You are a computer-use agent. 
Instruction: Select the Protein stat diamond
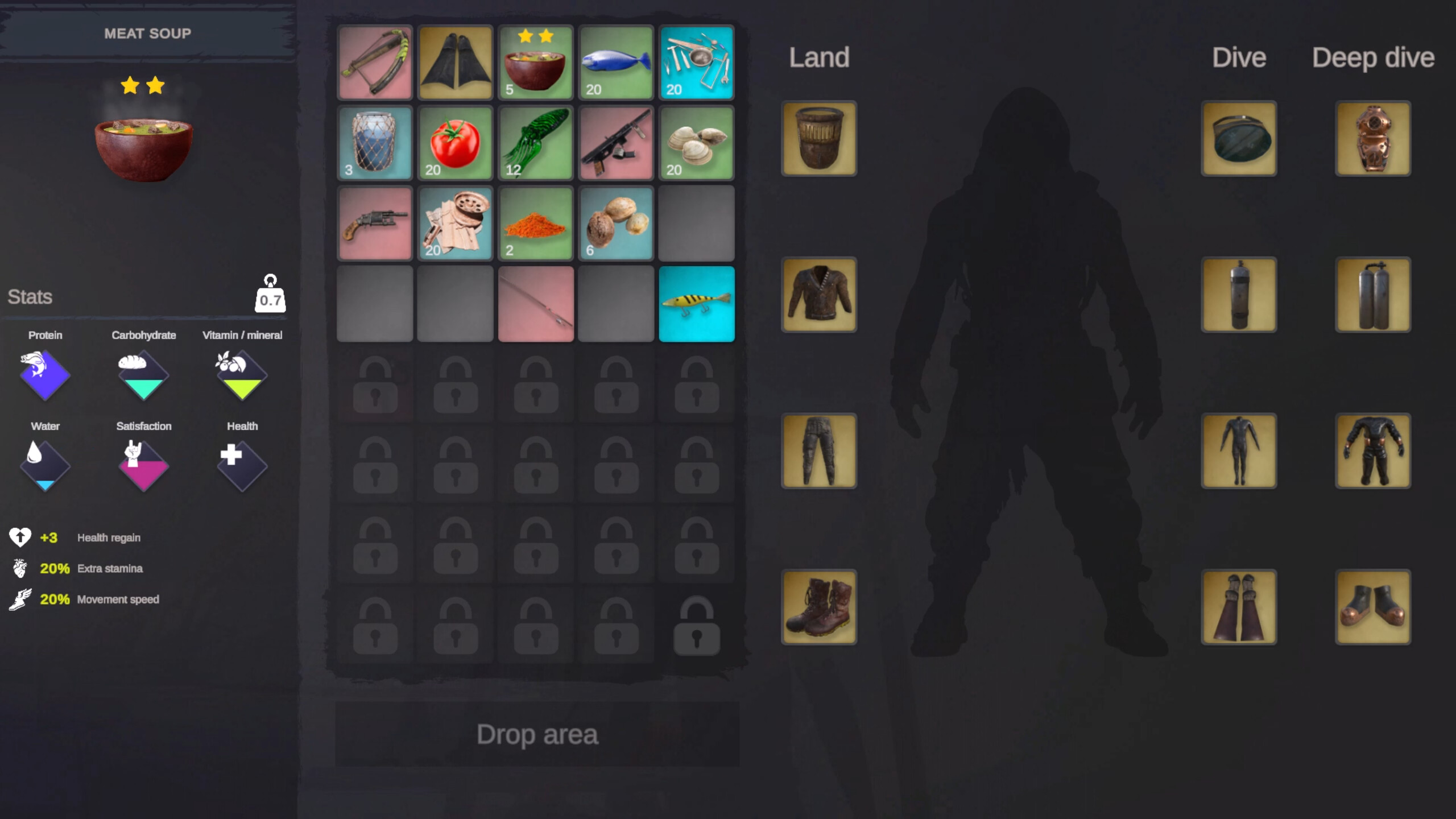point(45,375)
